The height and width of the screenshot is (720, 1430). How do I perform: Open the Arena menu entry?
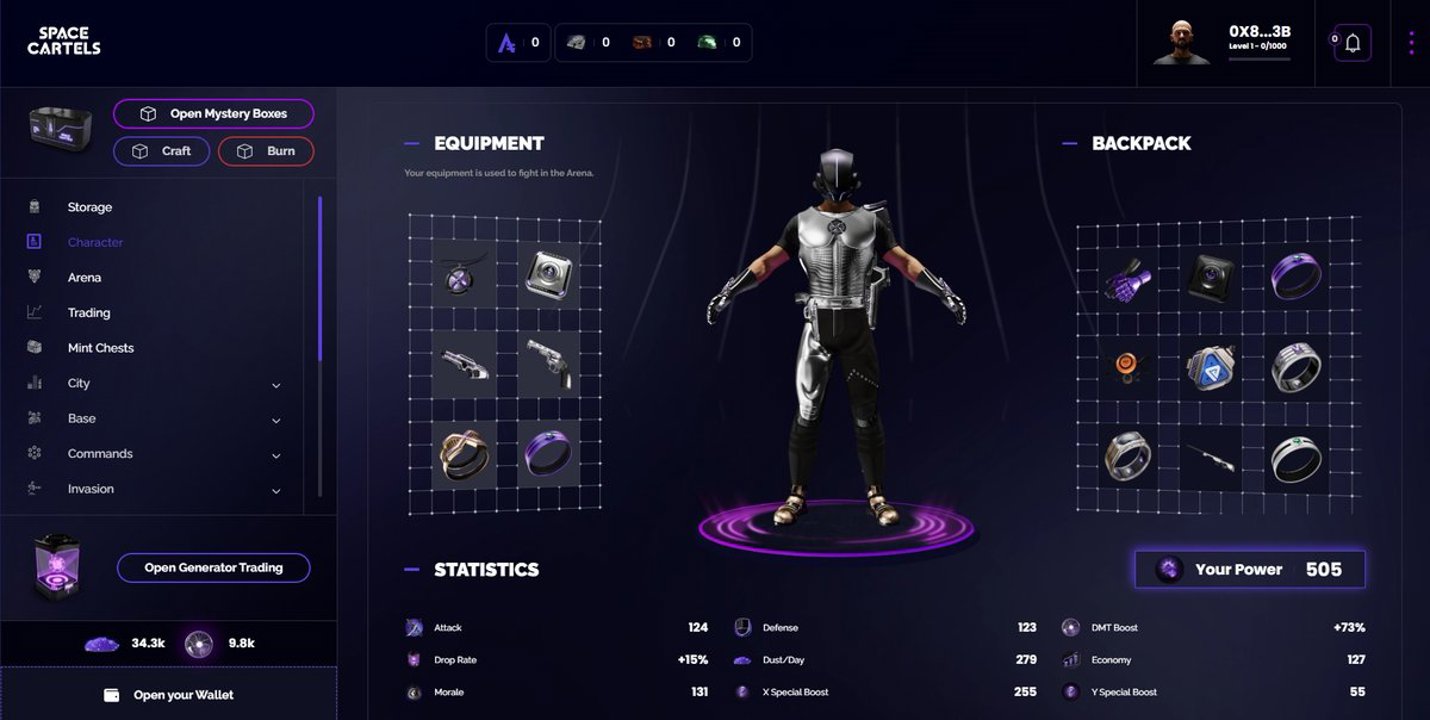(x=84, y=278)
